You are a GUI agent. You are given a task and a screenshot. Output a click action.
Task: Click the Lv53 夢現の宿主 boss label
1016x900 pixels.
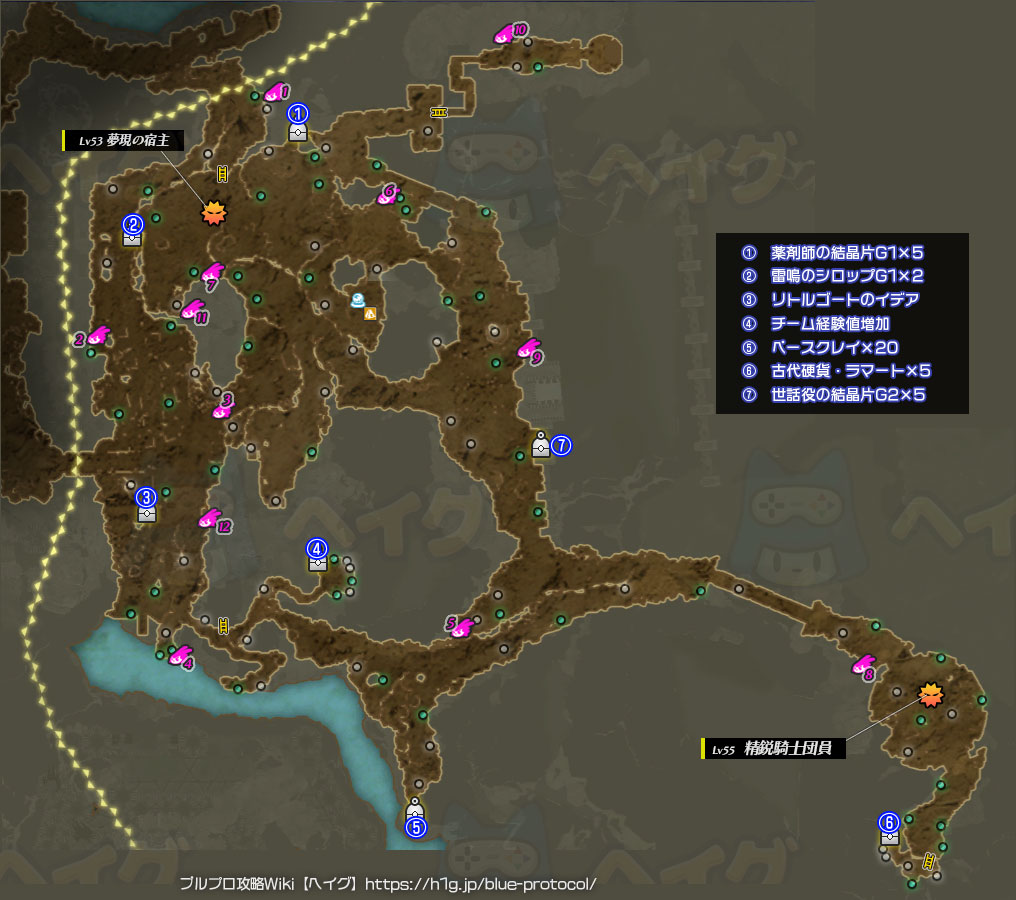124,141
